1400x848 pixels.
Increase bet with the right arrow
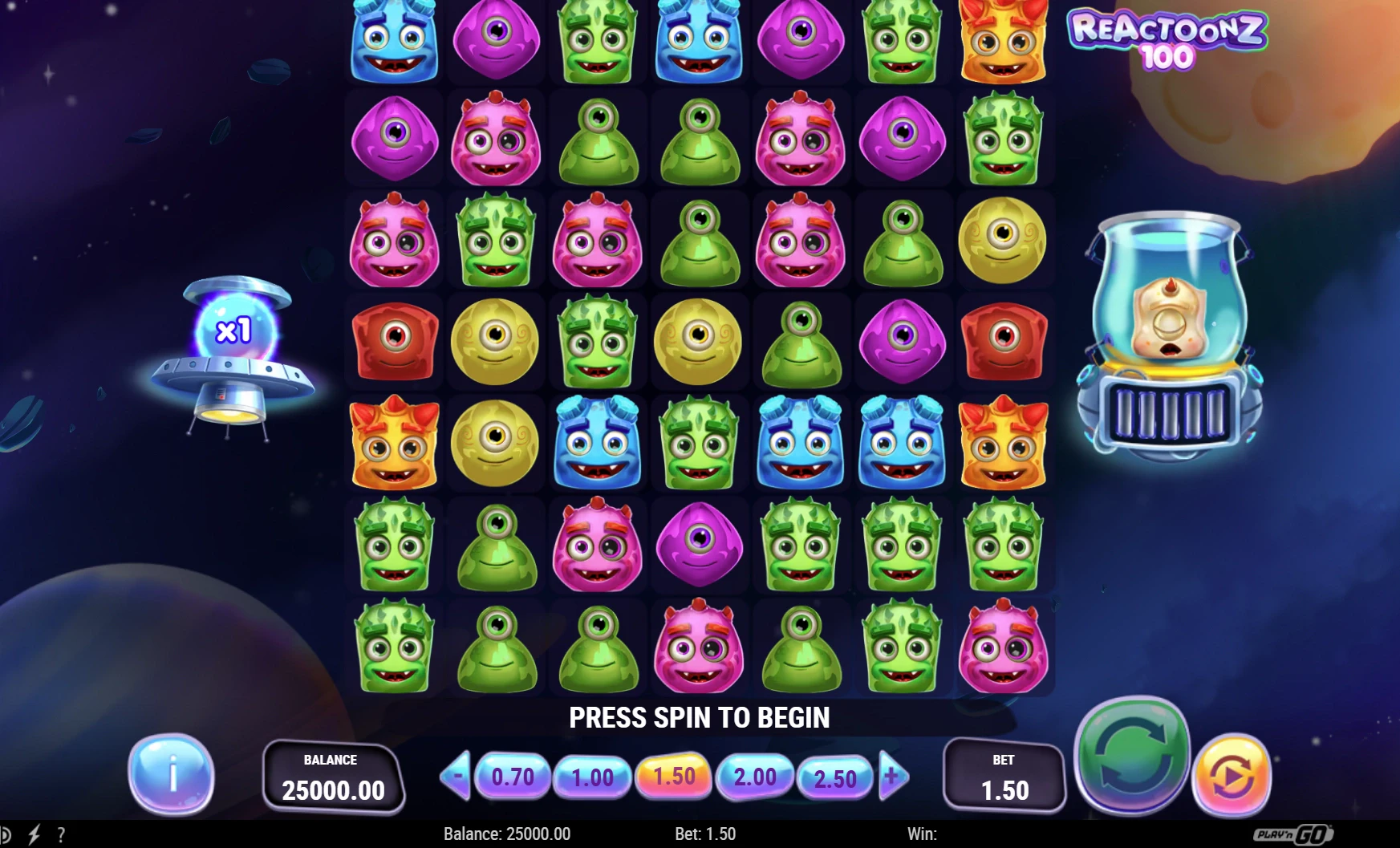(x=891, y=777)
